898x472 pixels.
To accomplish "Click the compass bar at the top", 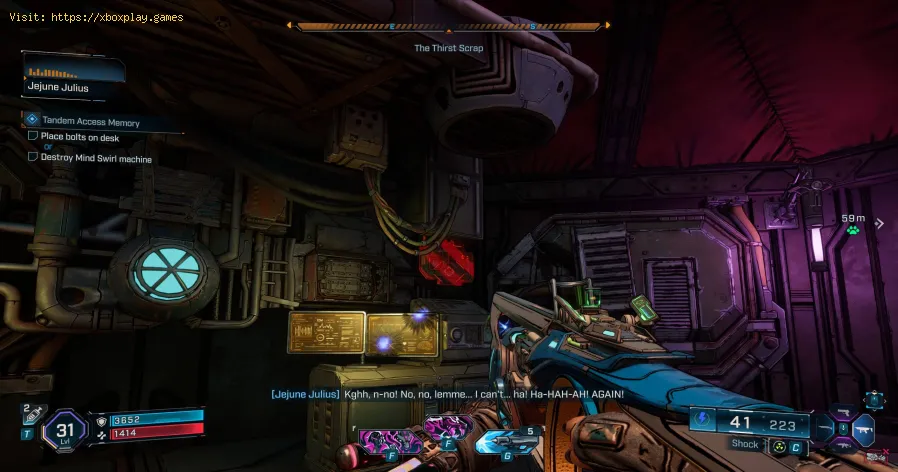I will click(x=448, y=27).
